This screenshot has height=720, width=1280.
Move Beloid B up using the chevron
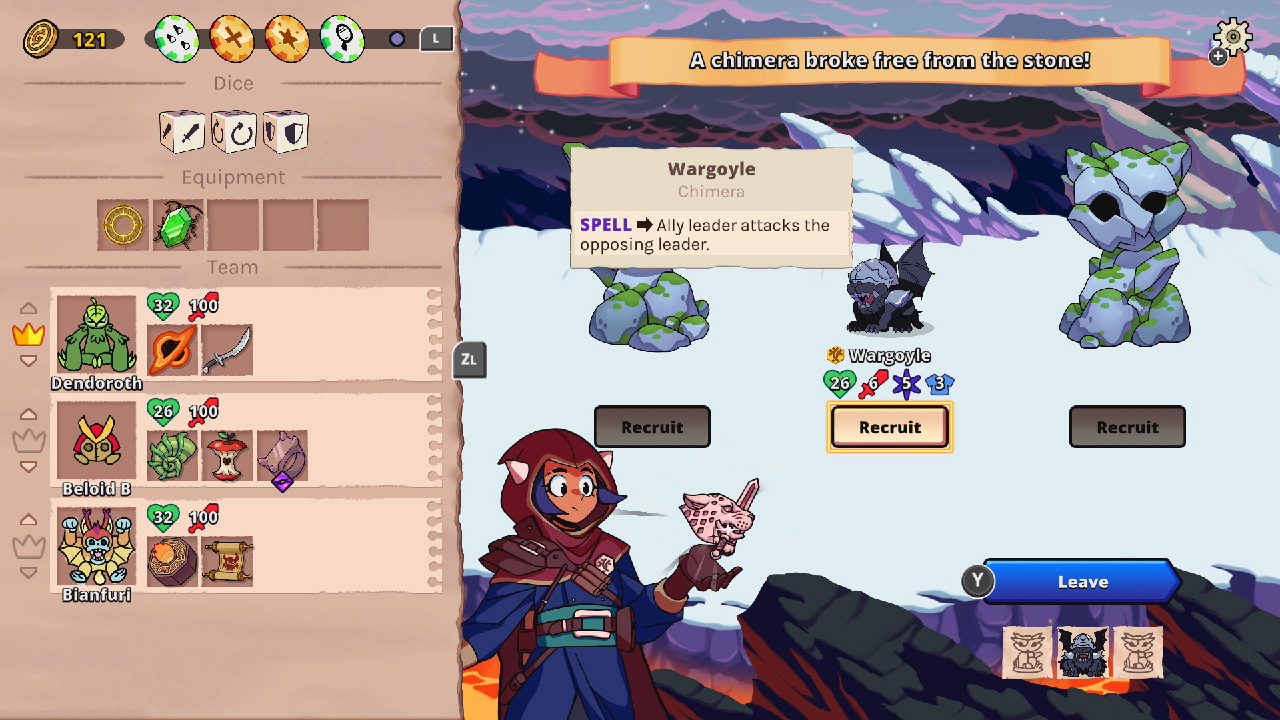29,412
